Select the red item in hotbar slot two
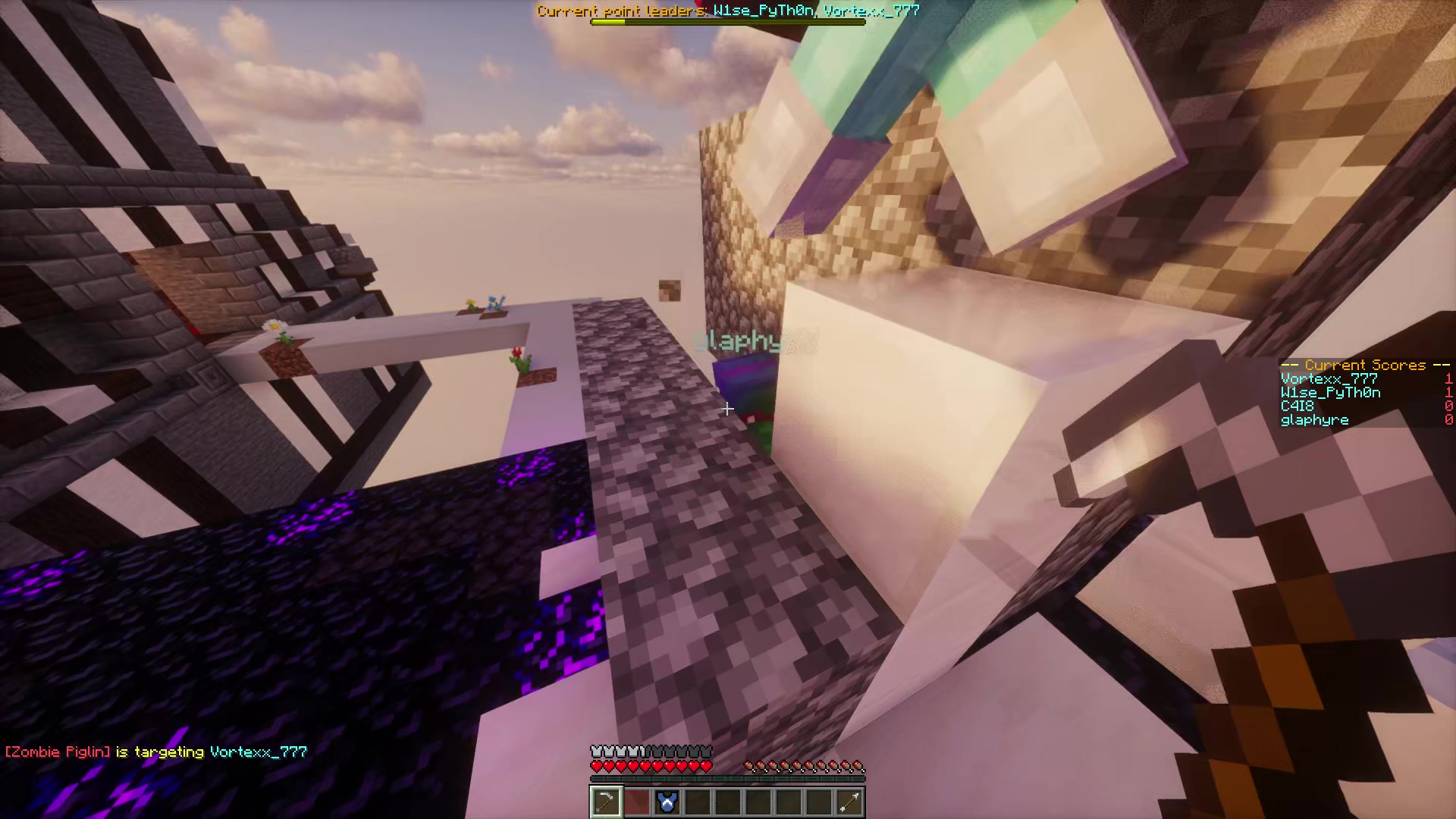This screenshot has width=1456, height=819. [637, 802]
